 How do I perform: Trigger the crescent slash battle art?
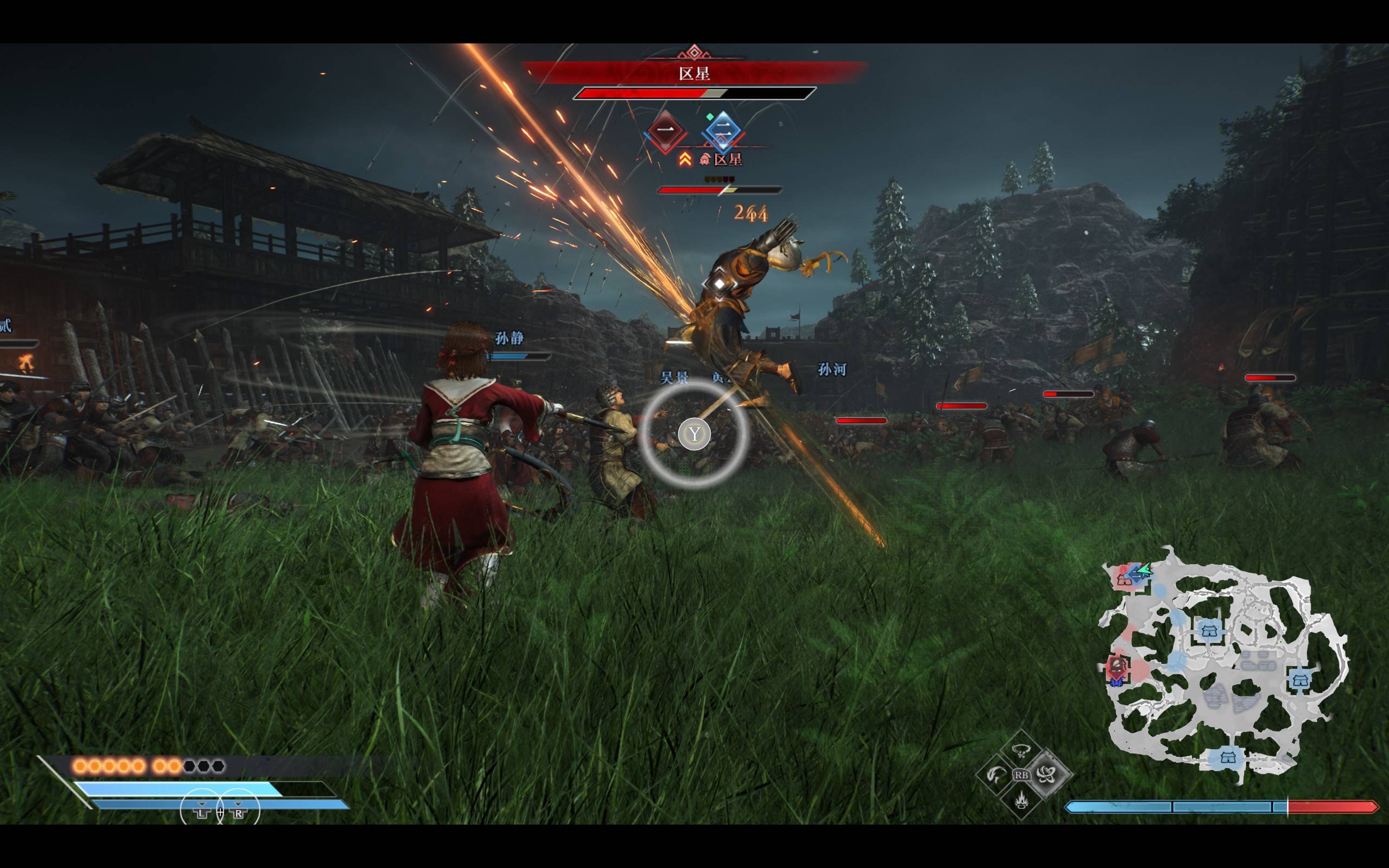pos(996,775)
